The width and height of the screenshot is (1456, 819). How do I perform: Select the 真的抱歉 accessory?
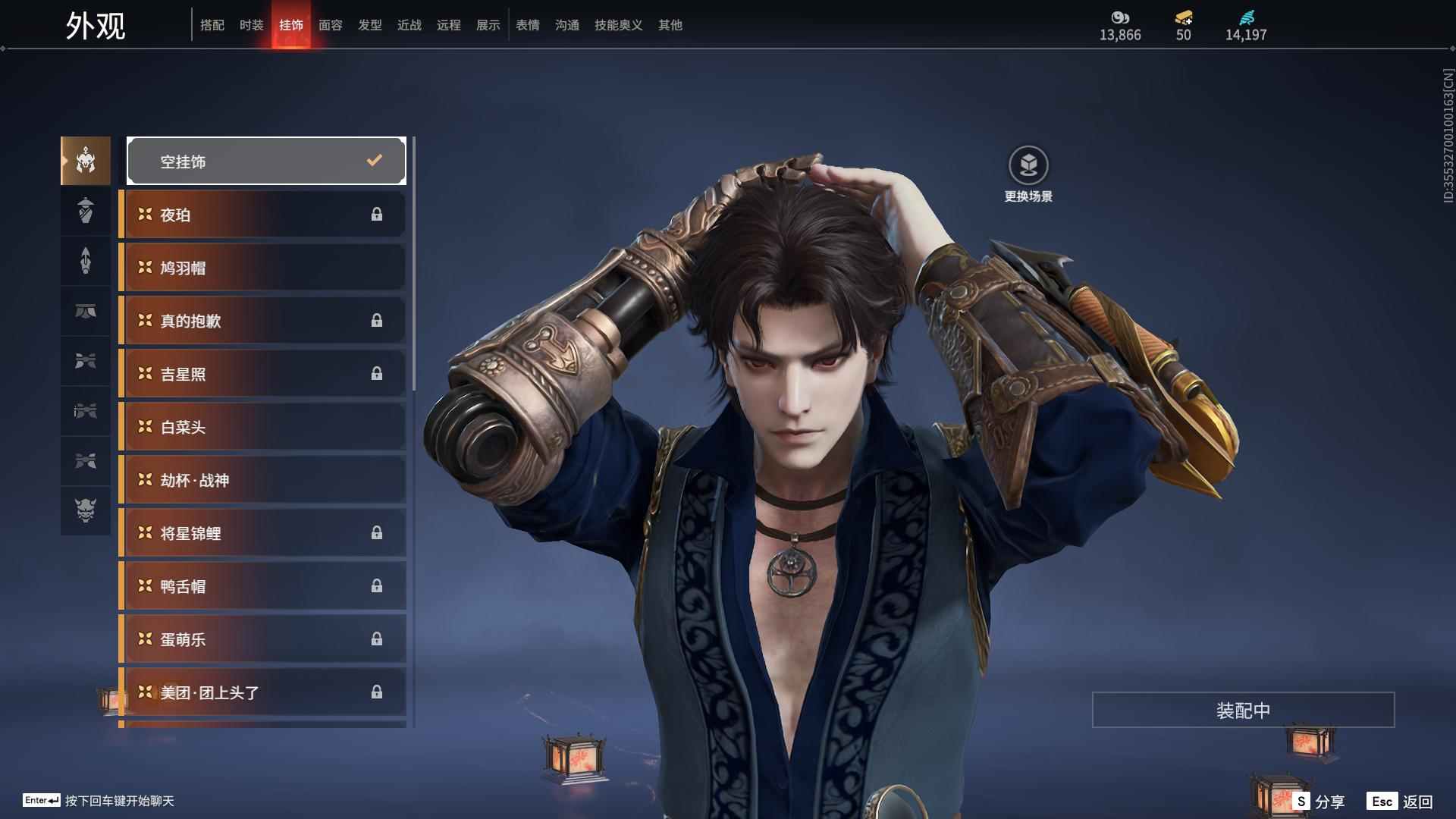[x=262, y=321]
